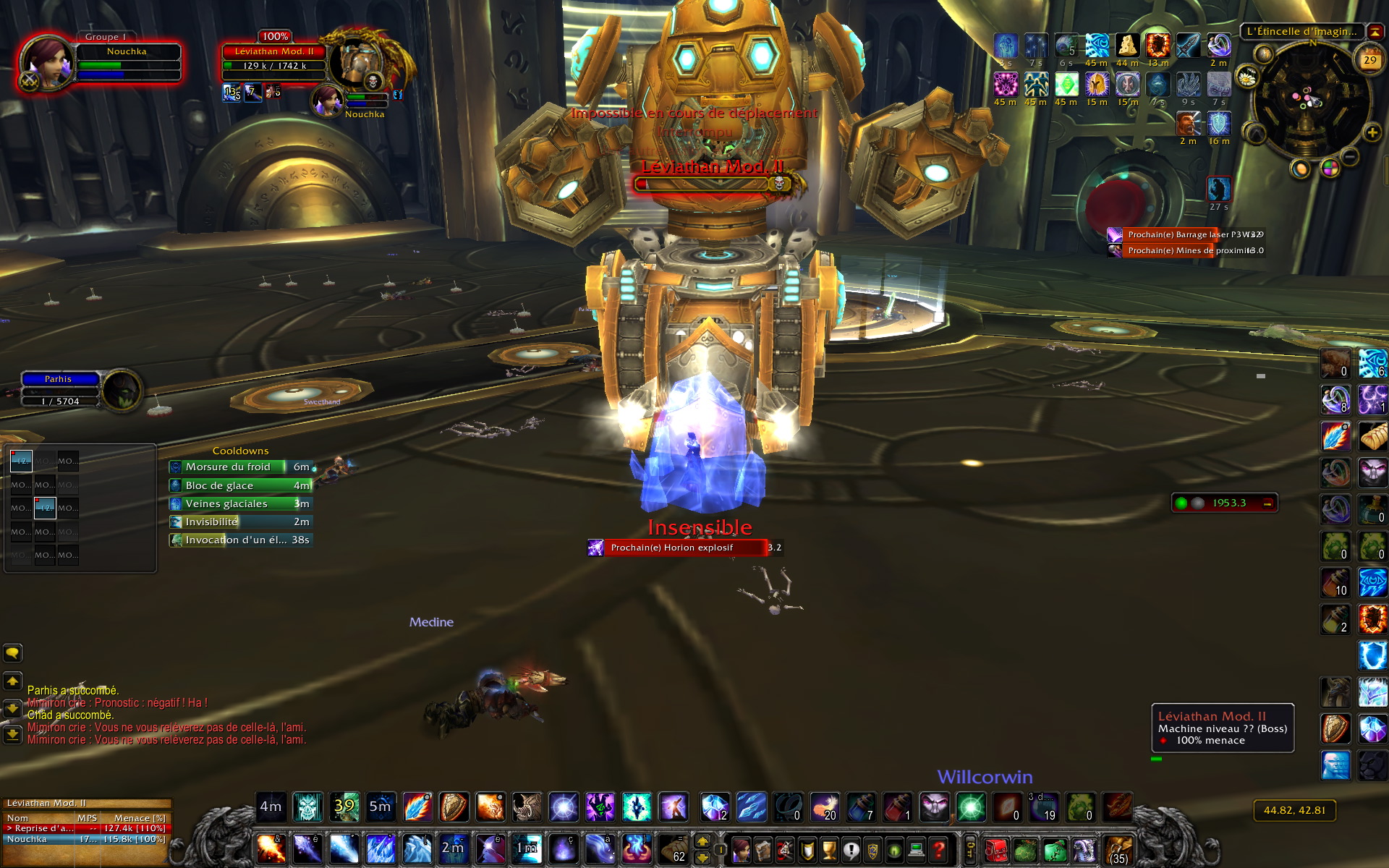Use the red potion with count 1
Viewport: 1389px width, 868px height.
897,807
